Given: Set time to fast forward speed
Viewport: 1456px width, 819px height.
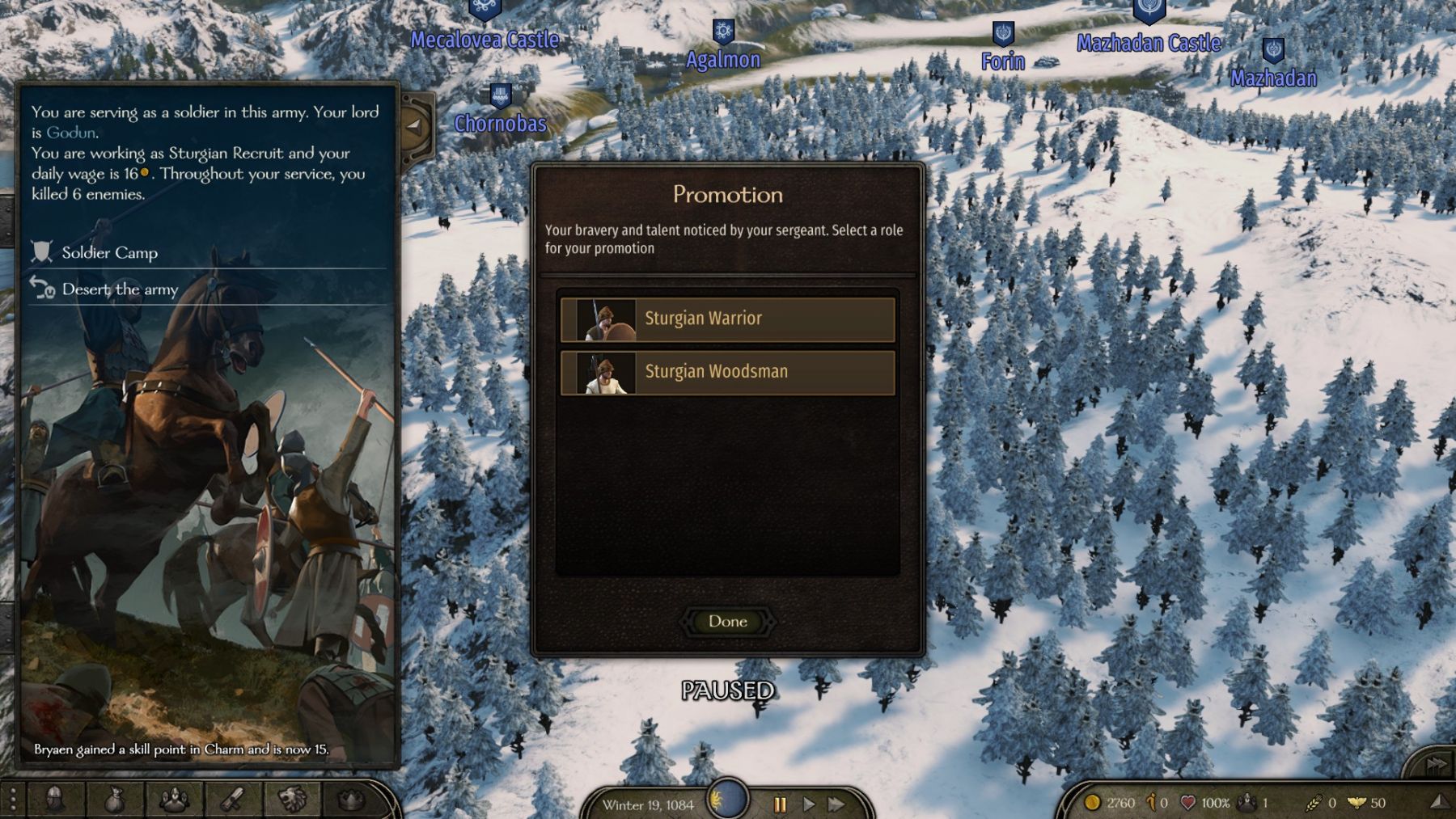Looking at the screenshot, I should [x=836, y=804].
